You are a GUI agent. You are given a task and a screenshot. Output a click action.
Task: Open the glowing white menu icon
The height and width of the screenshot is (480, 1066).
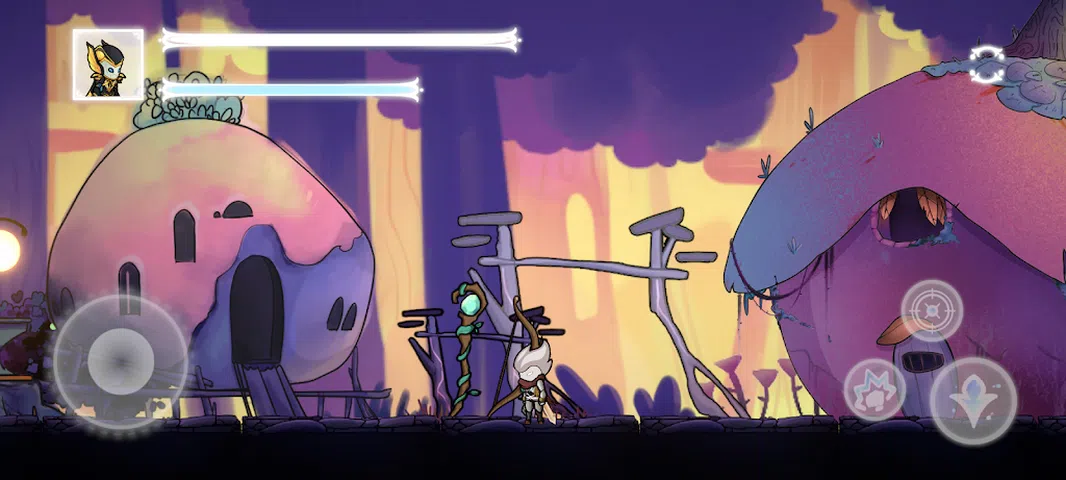987,65
